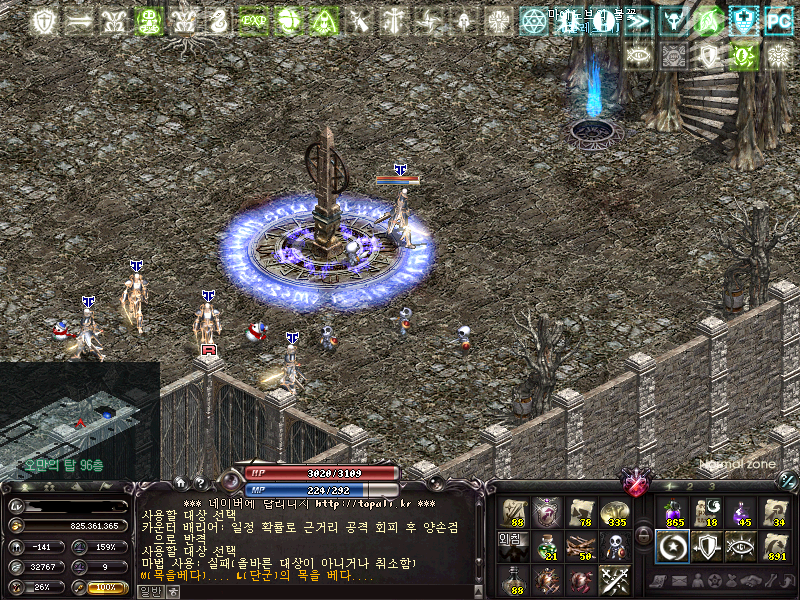Use the eye skill in the hotbar

741,546
